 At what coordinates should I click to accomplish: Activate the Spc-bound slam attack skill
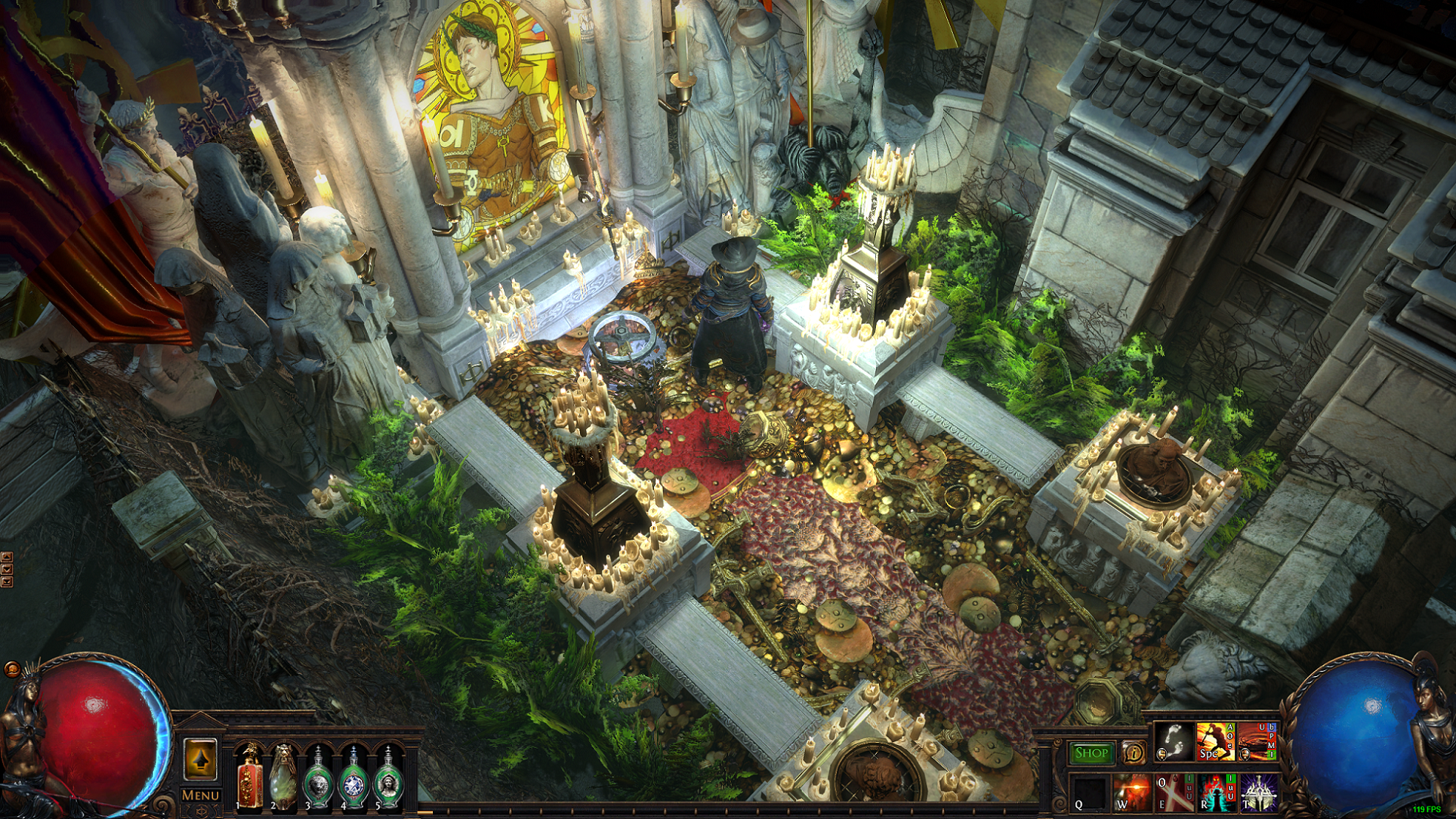point(1215,741)
